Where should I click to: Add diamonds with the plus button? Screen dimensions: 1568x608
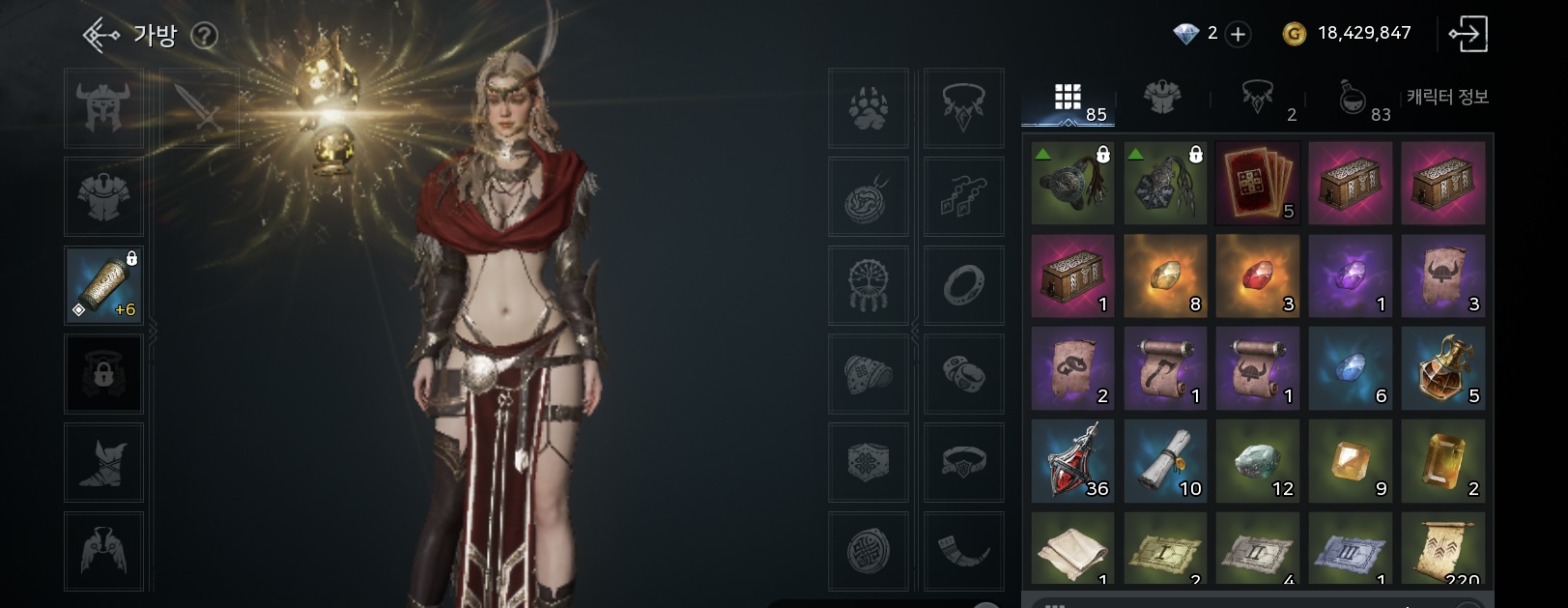pos(1238,34)
